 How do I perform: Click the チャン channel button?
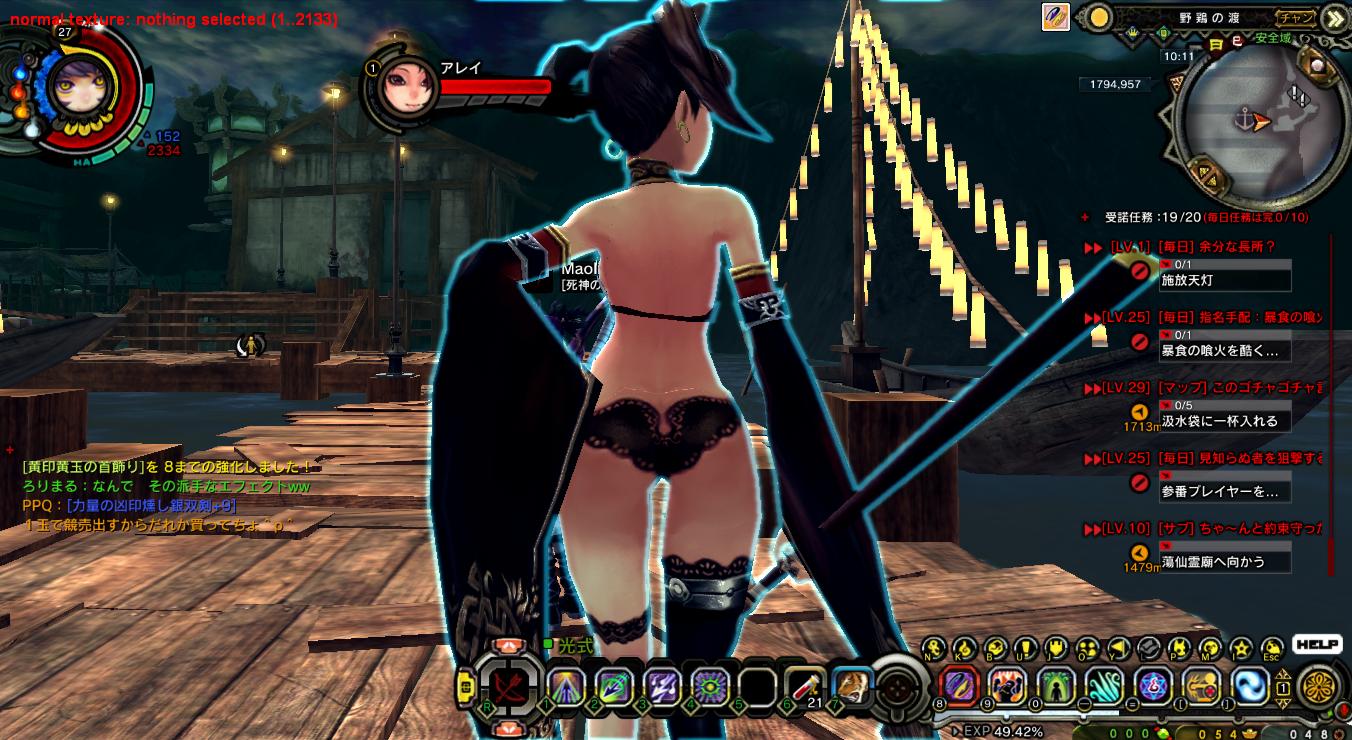pyautogui.click(x=1294, y=18)
